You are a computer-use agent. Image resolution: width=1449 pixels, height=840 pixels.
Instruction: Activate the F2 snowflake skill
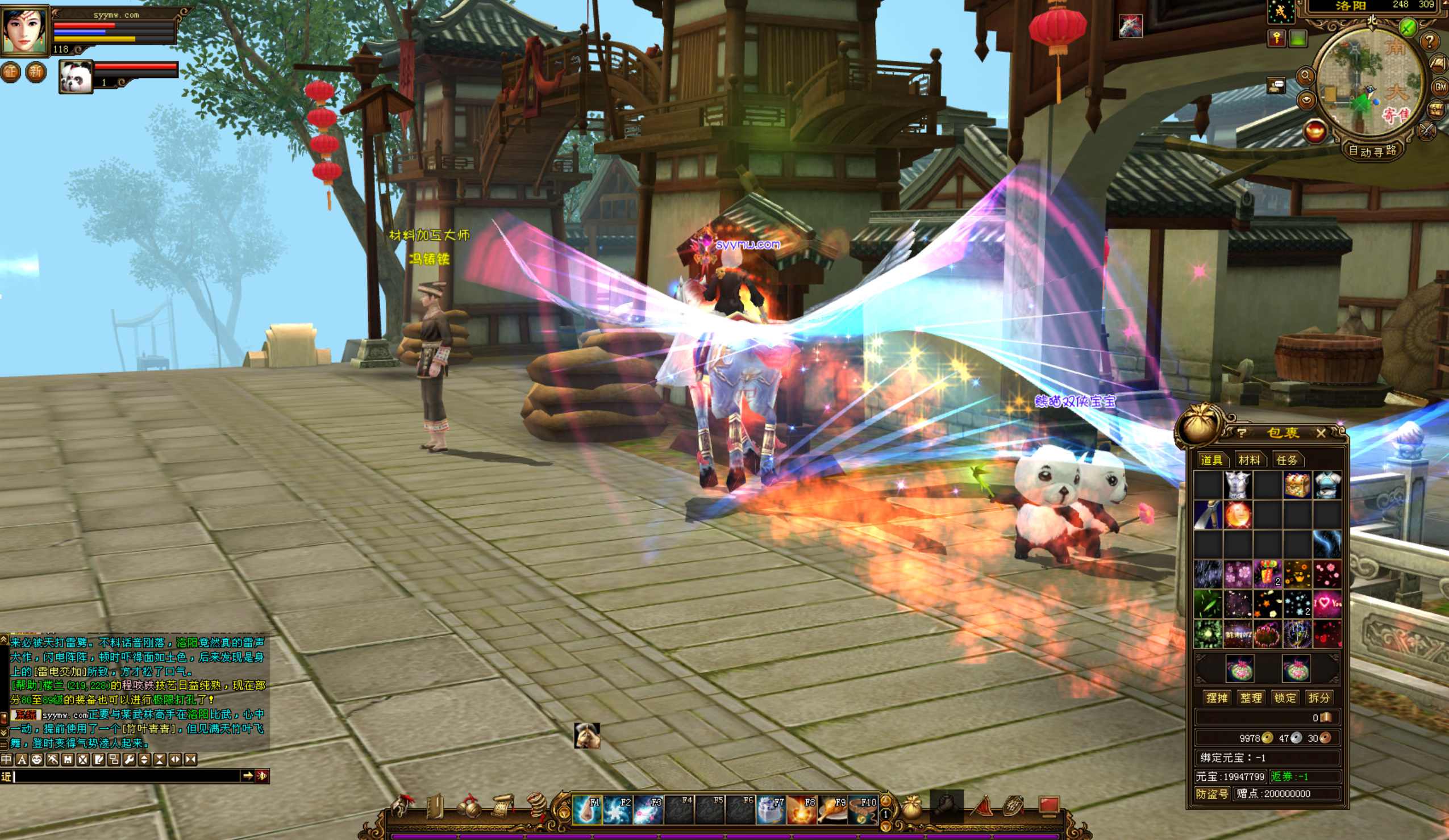618,810
